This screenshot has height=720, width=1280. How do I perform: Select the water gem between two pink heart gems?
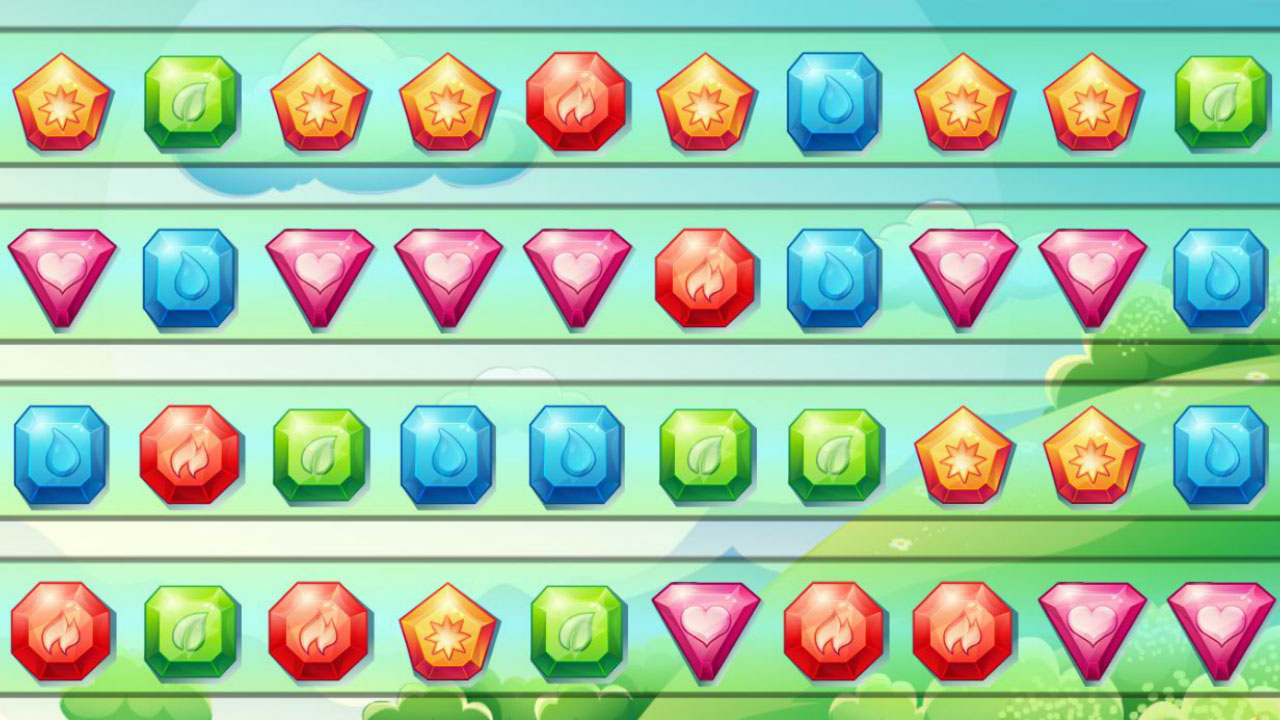pyautogui.click(x=191, y=278)
